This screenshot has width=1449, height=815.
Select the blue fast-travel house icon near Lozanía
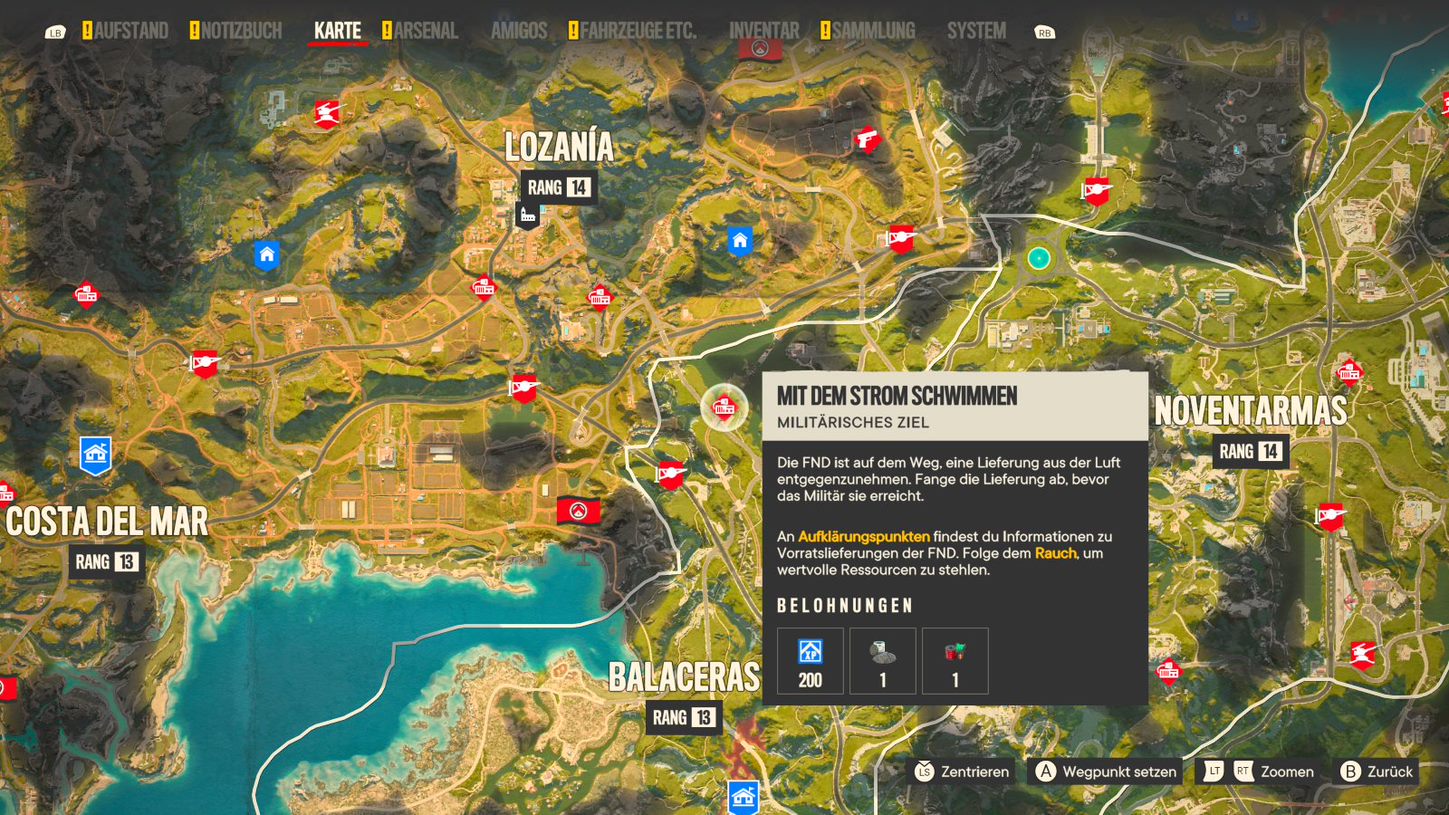(x=739, y=240)
